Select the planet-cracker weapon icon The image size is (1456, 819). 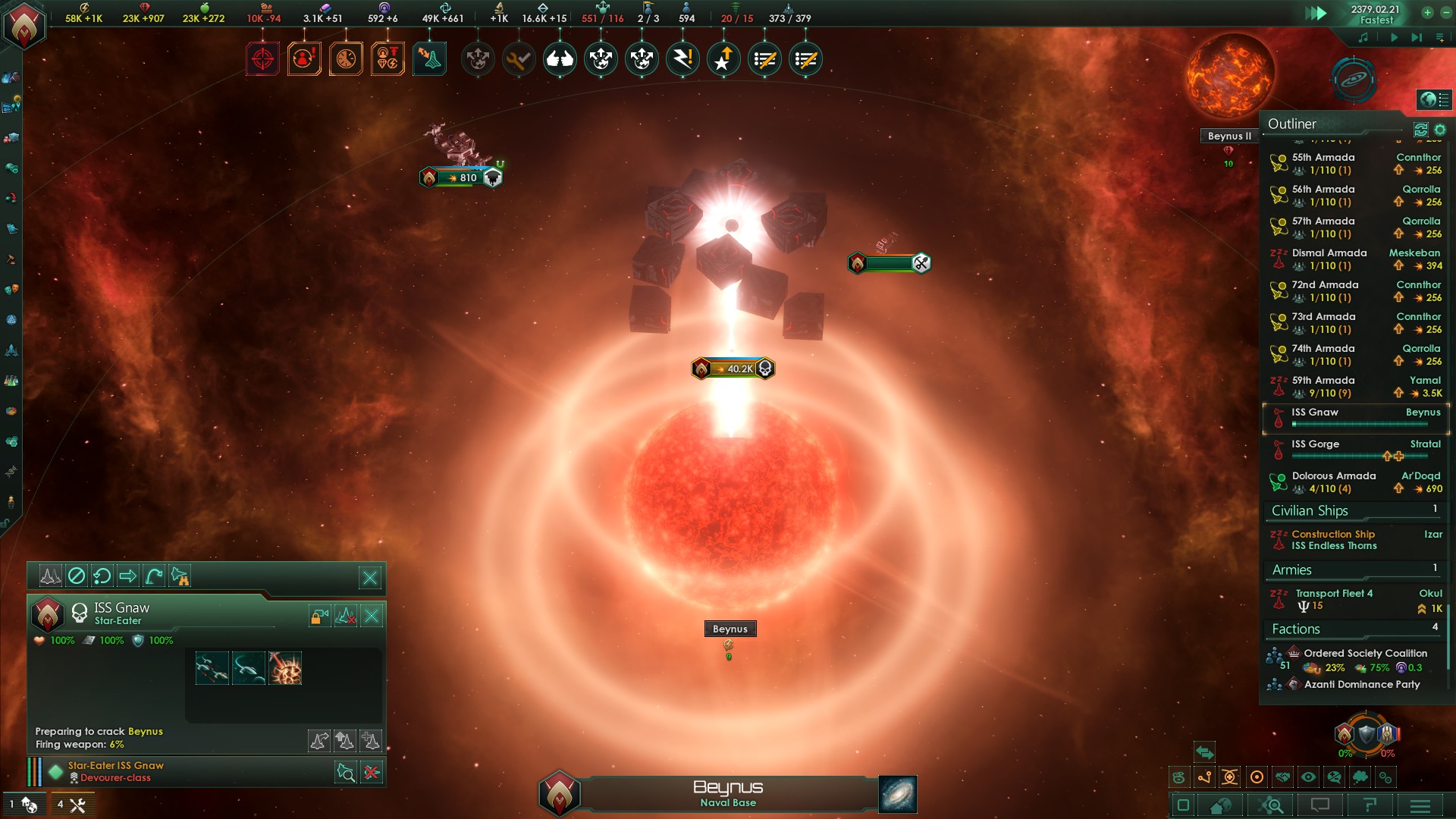click(x=285, y=668)
